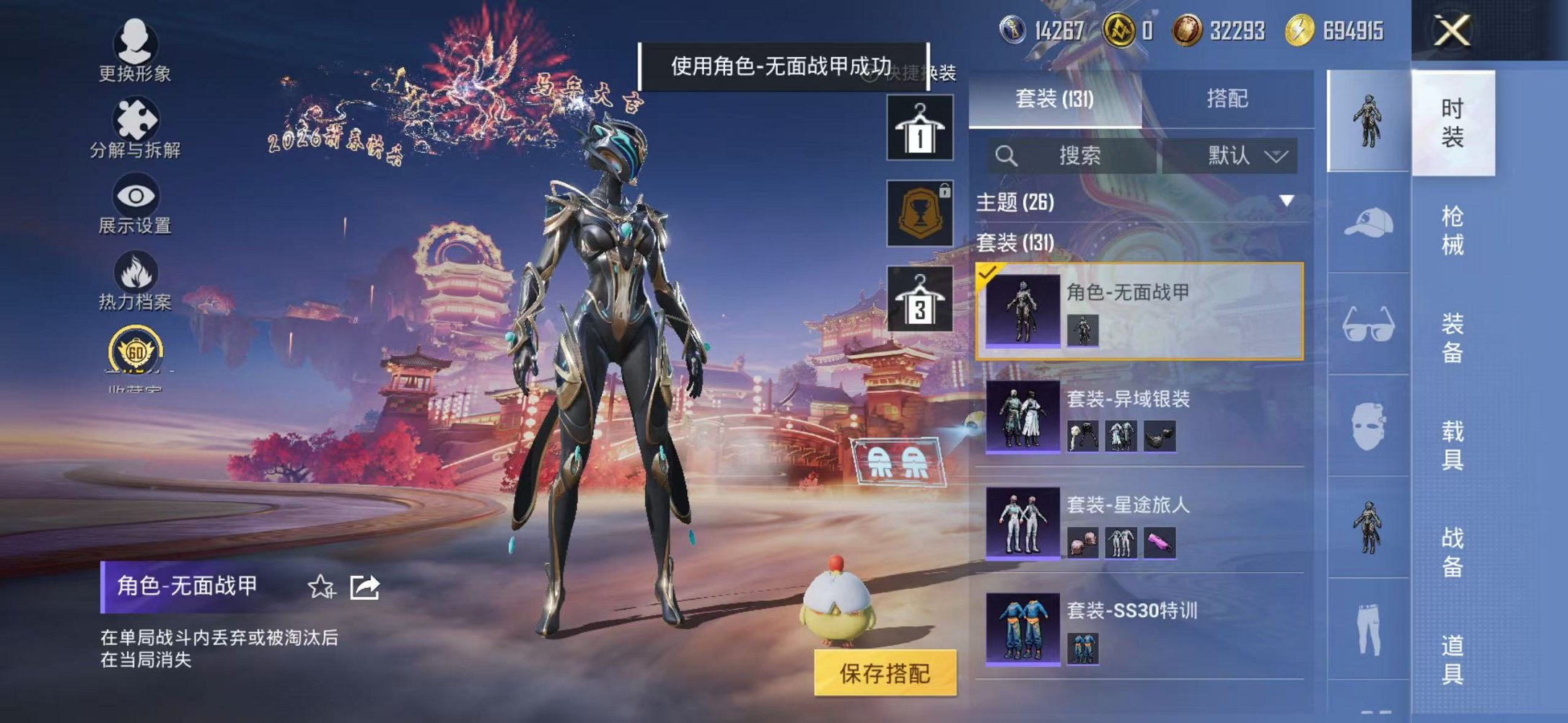This screenshot has width=1568, height=723.
Task: Open the 默认 sort dropdown
Action: click(1244, 154)
